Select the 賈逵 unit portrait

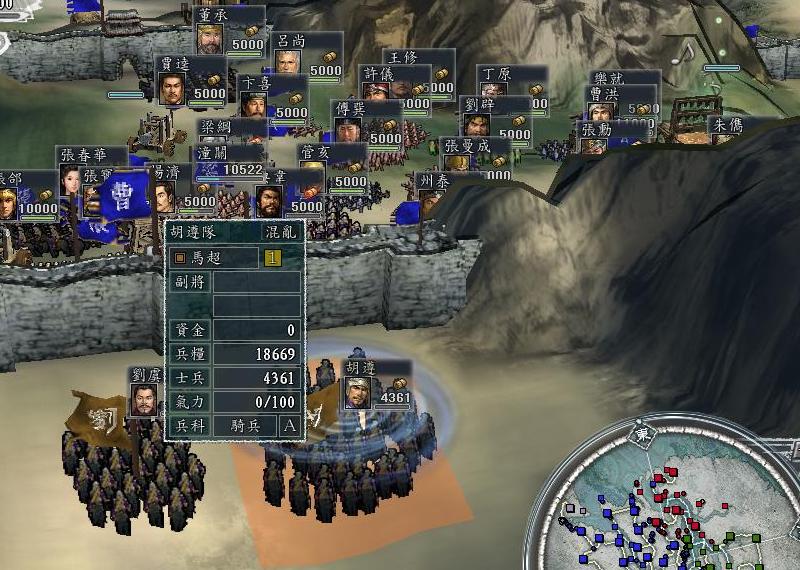click(174, 88)
